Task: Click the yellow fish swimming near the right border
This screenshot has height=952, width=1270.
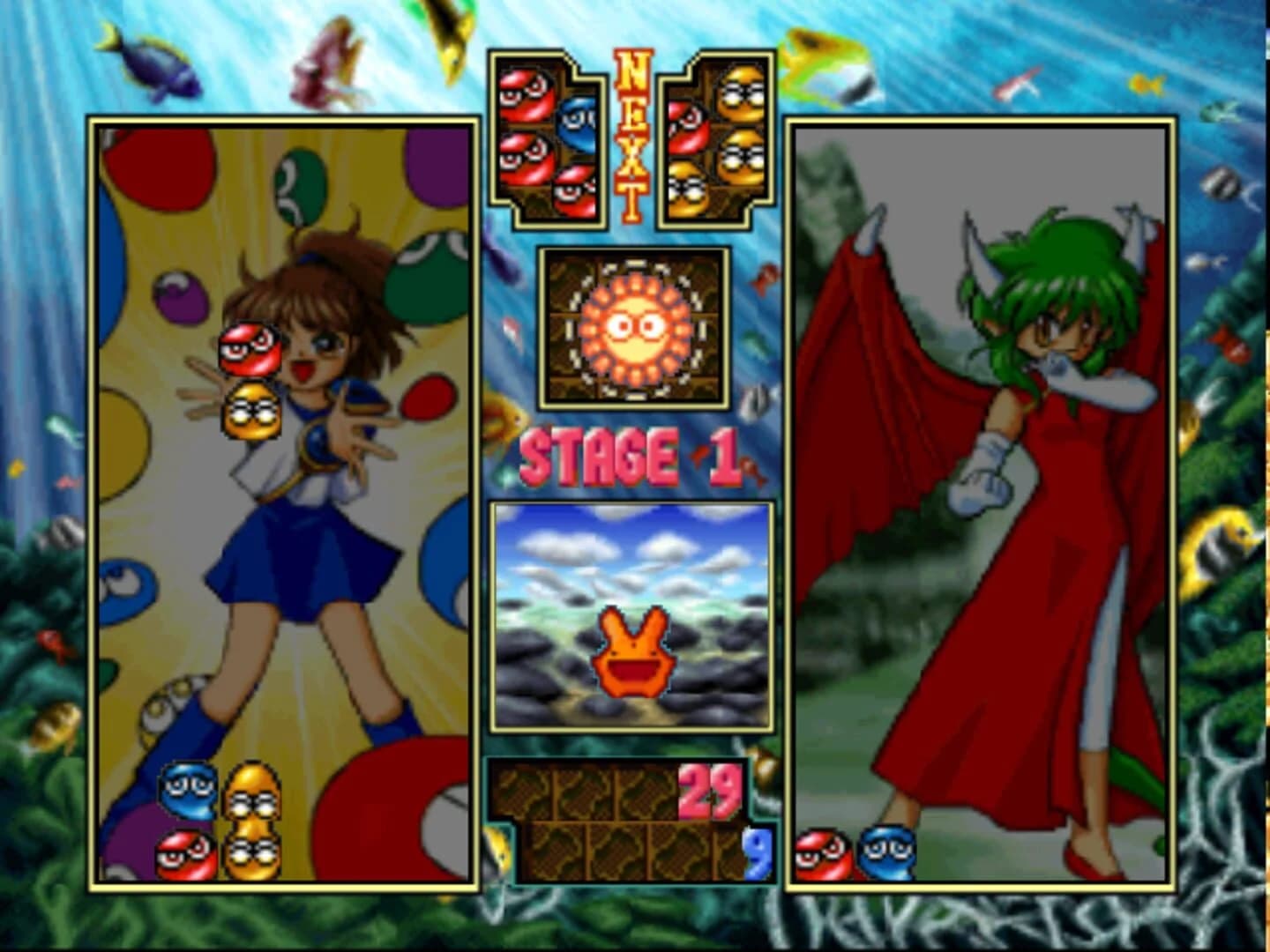Action: (x=1221, y=547)
